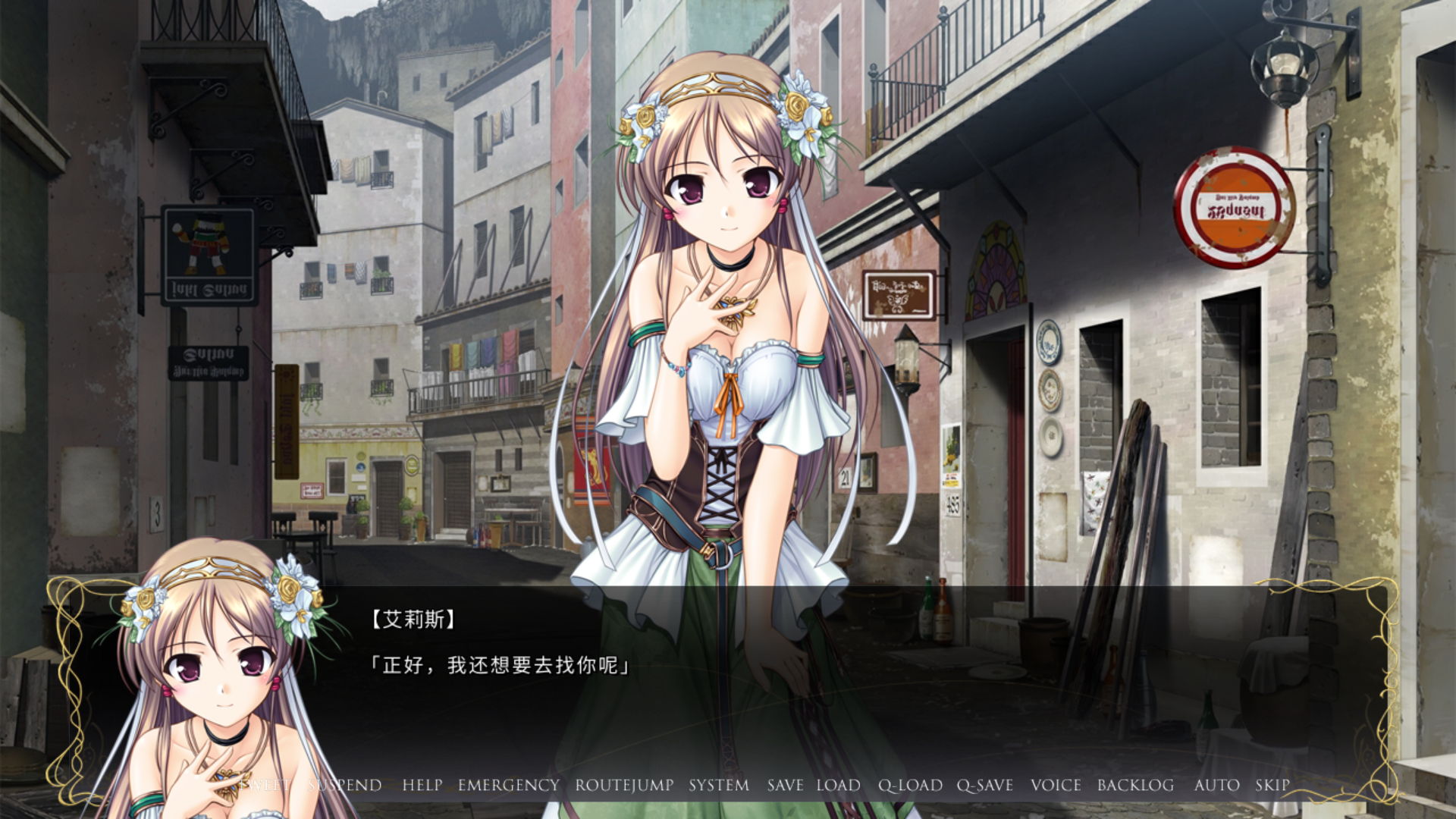
Task: Open the SYSTEM settings
Action: pos(719,786)
